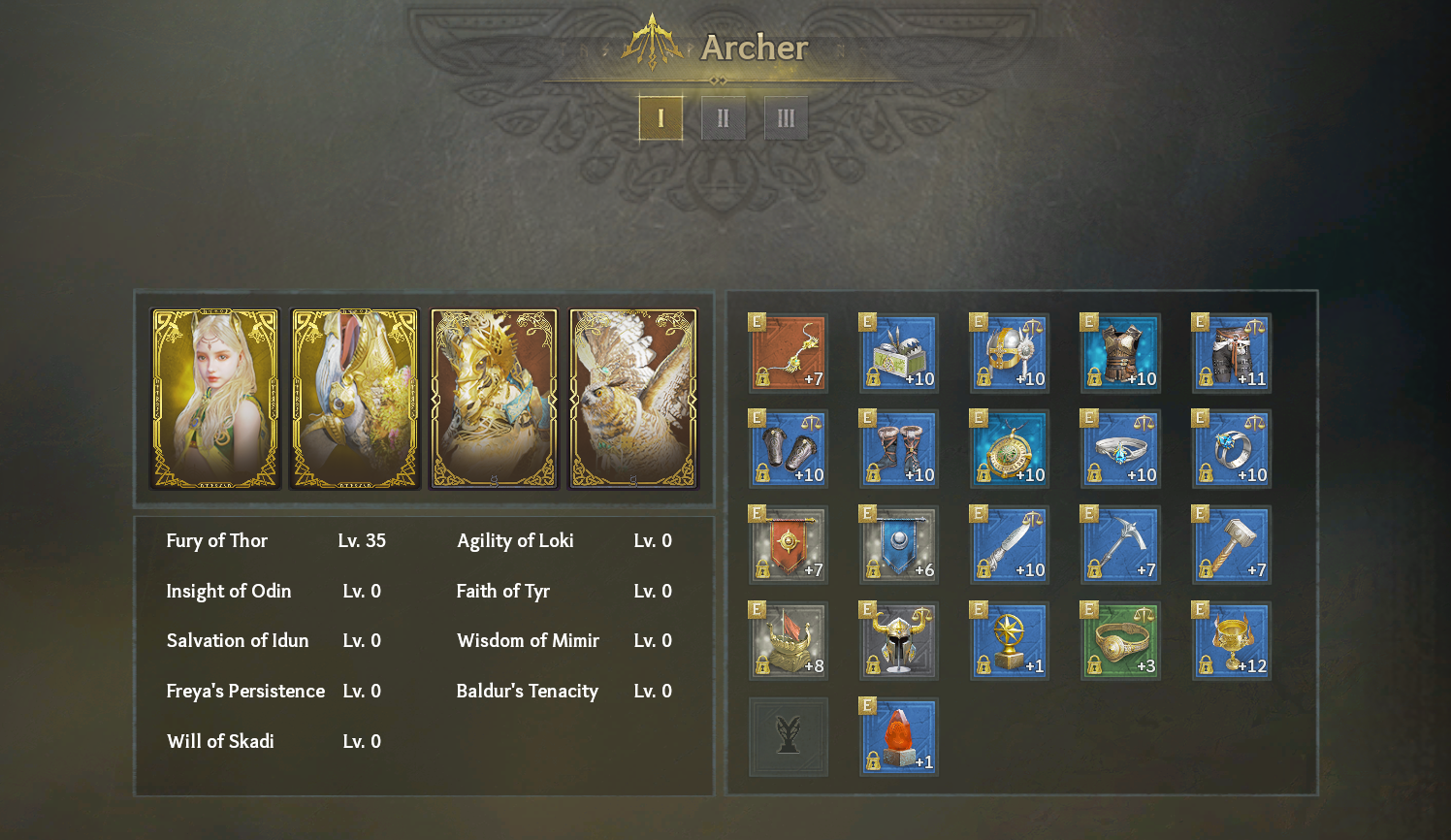Select the blue banner +6 slot
Image resolution: width=1451 pixels, height=840 pixels.
pos(899,545)
